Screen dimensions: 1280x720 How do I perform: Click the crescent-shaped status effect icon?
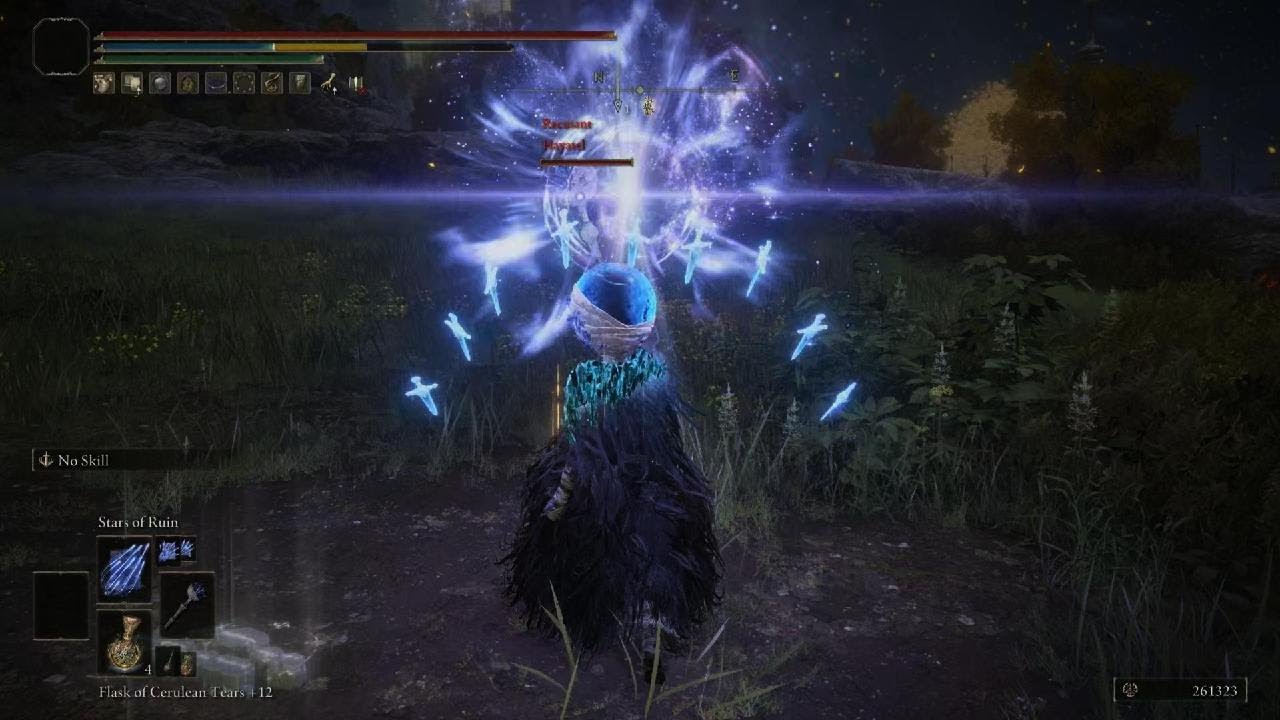(x=216, y=84)
